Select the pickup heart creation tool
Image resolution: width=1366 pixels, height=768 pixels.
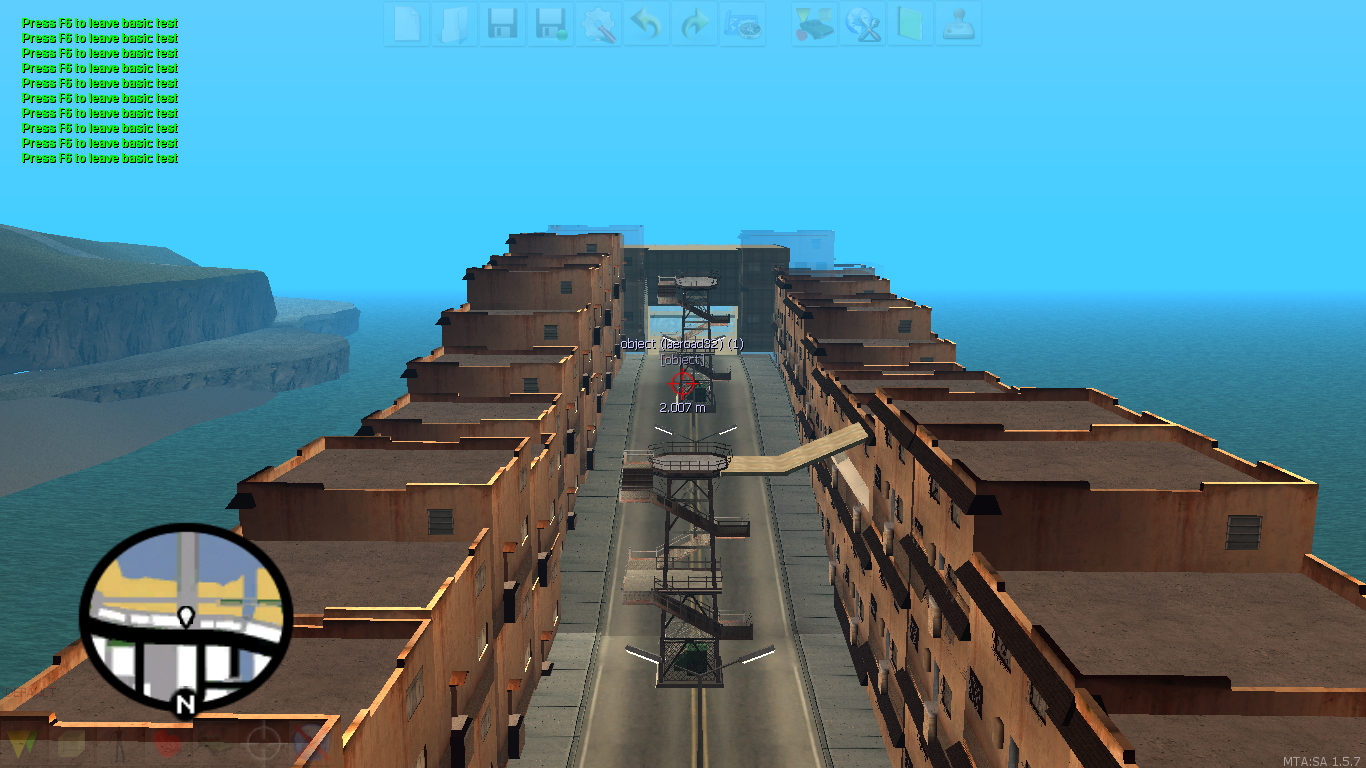tap(166, 745)
